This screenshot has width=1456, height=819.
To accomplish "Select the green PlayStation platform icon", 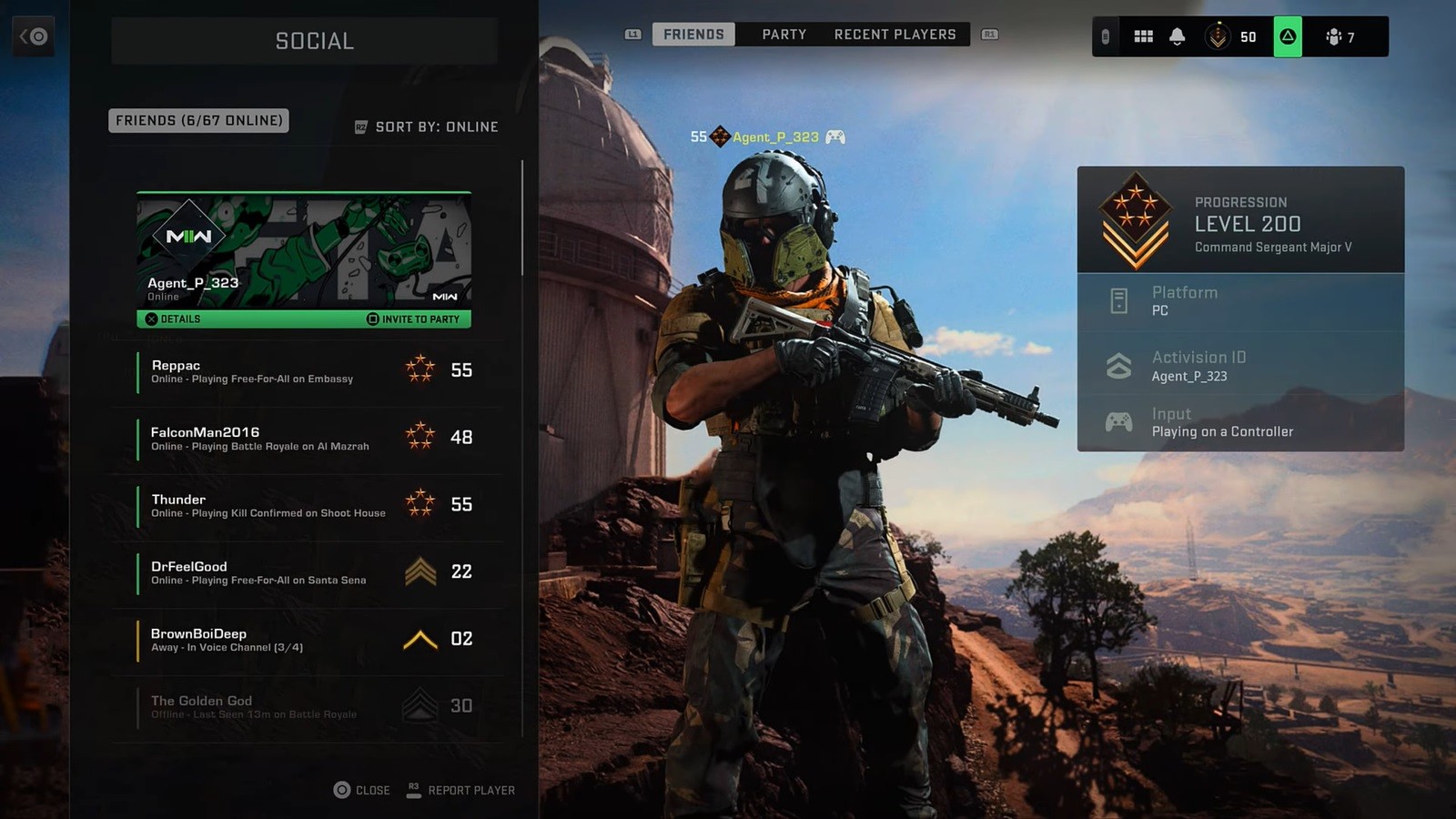I will tap(1288, 36).
